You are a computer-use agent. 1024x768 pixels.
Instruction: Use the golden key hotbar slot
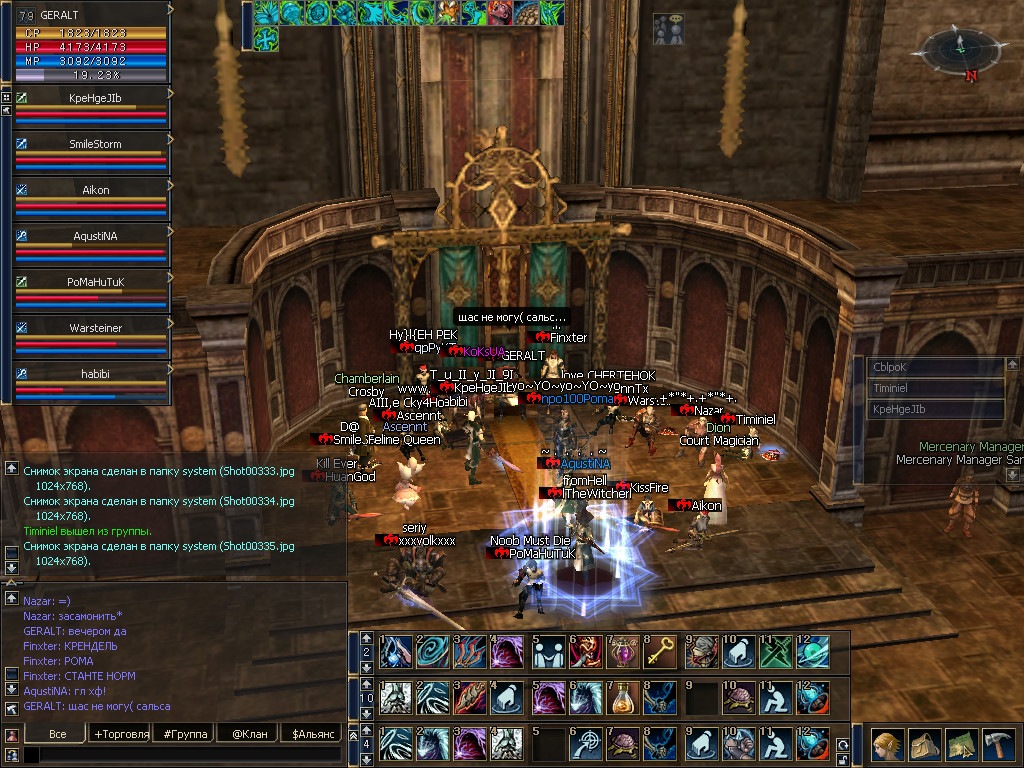(x=658, y=651)
